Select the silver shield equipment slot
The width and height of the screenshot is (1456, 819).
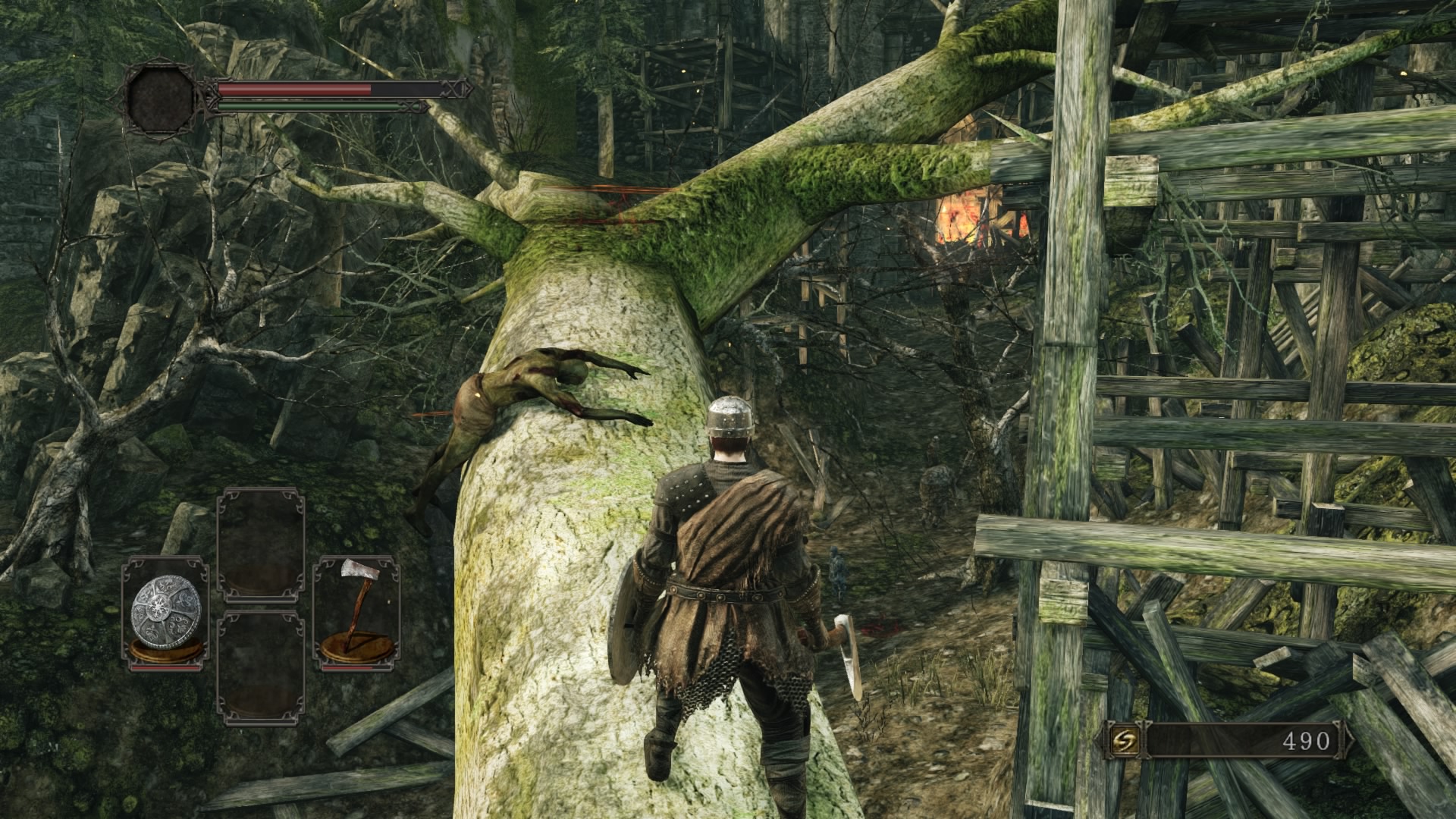pyautogui.click(x=166, y=613)
